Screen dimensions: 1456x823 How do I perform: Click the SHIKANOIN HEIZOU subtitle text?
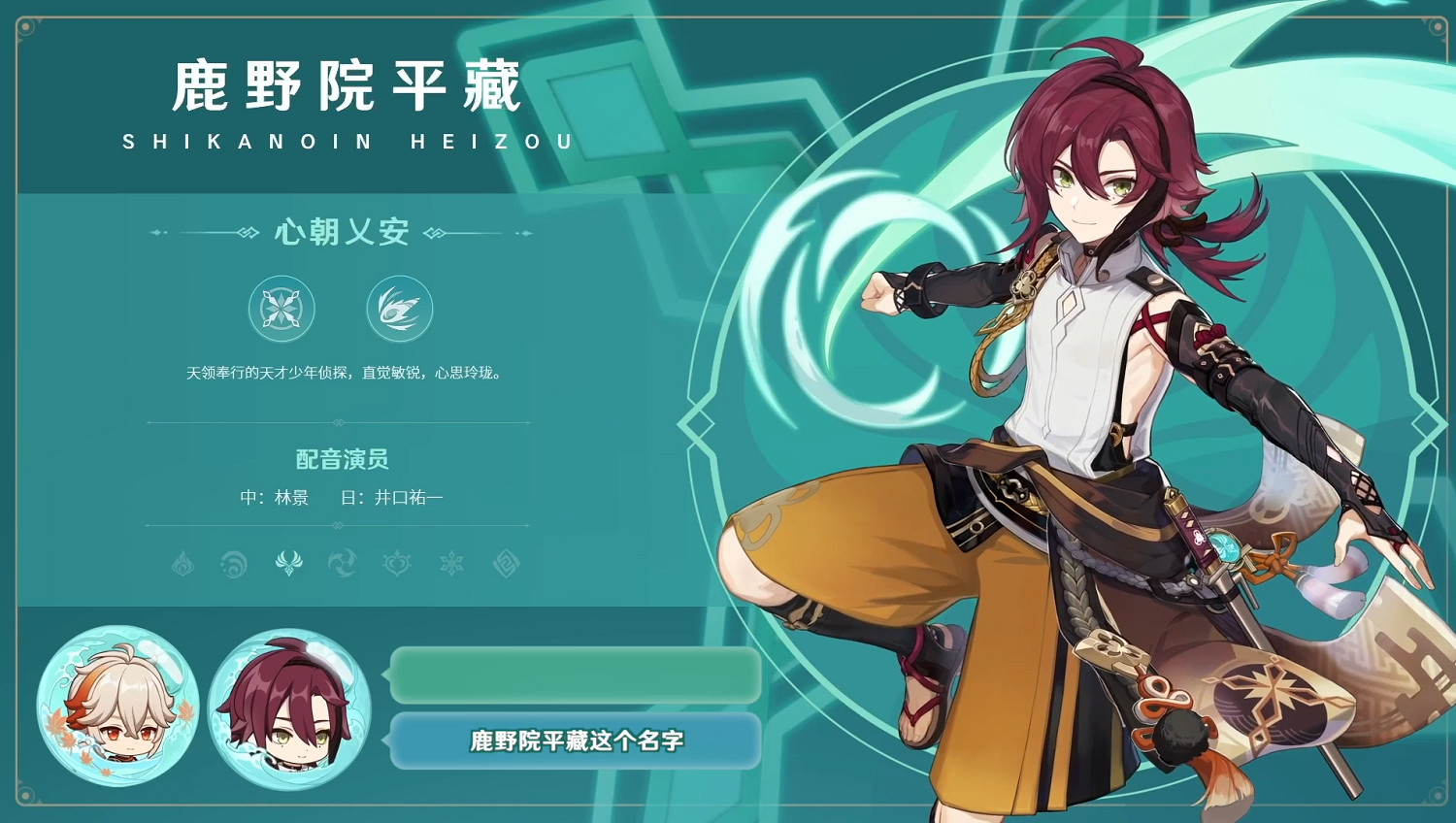pos(345,142)
